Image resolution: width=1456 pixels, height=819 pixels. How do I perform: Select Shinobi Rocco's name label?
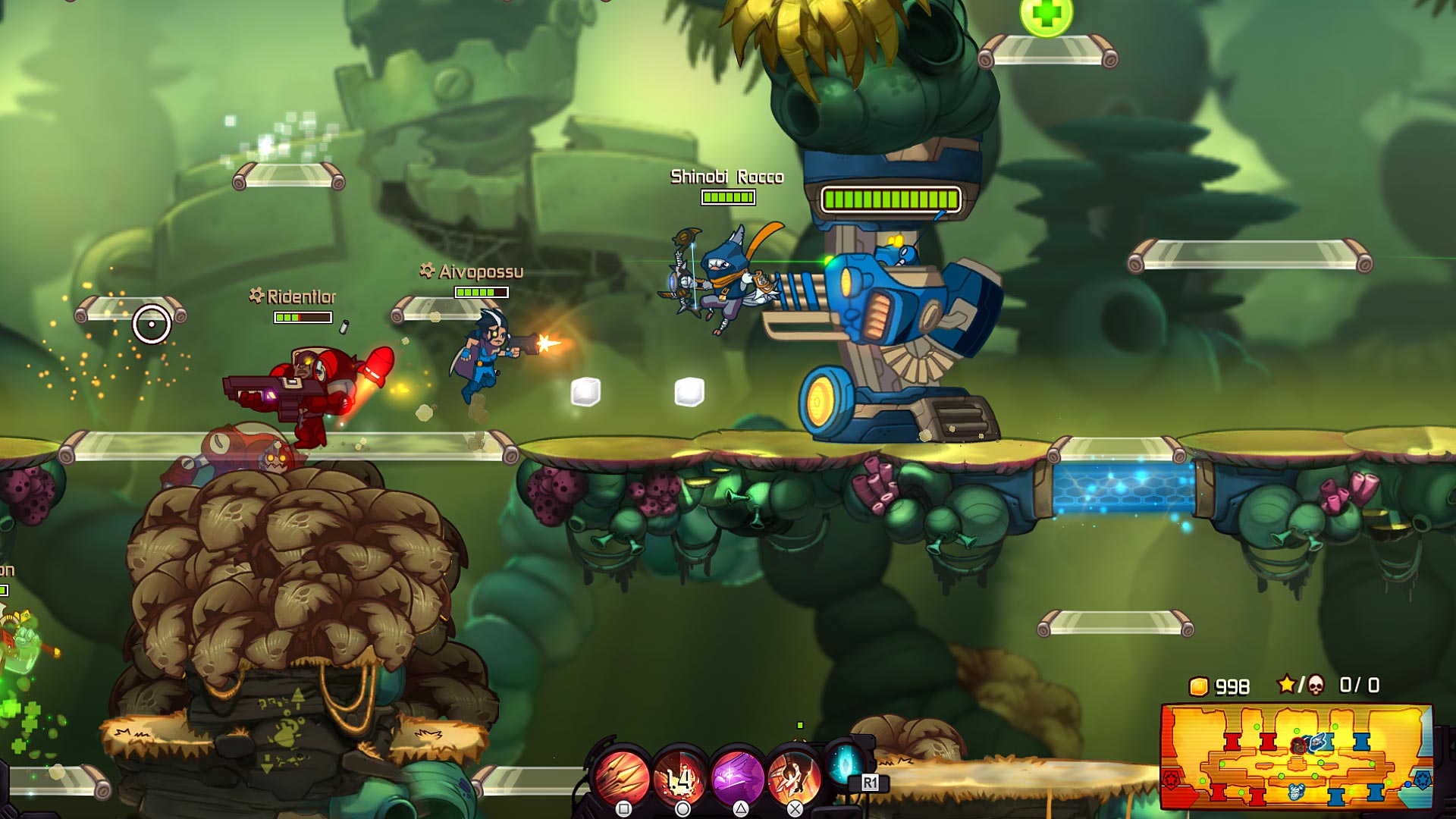coord(726,176)
